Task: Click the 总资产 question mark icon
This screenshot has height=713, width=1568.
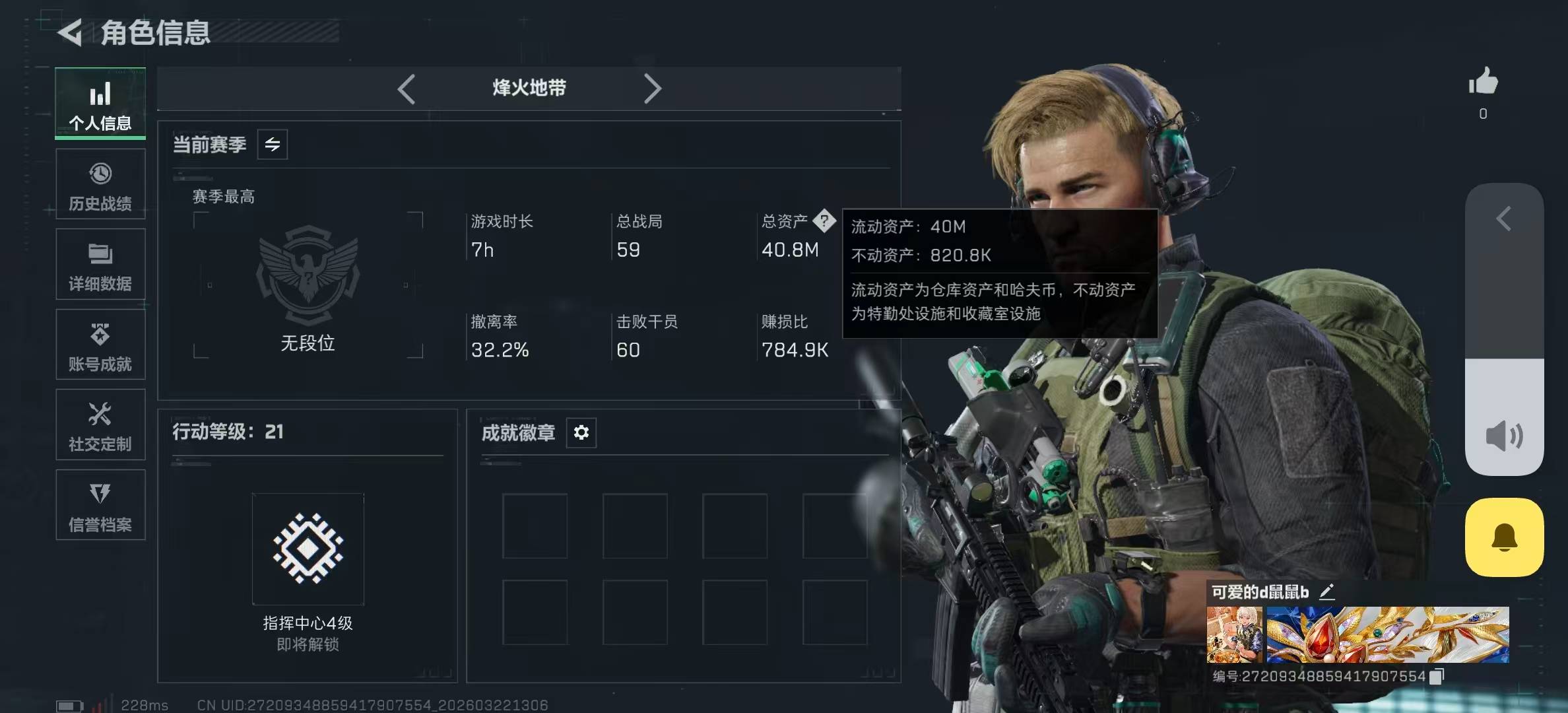Action: pos(824,221)
